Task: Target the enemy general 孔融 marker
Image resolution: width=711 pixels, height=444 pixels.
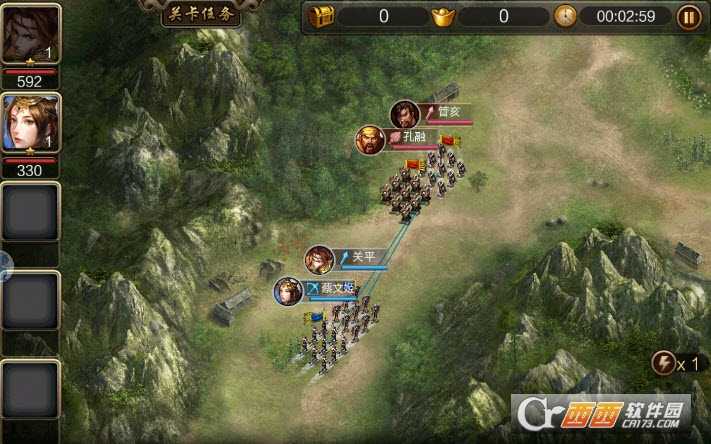Action: point(370,140)
